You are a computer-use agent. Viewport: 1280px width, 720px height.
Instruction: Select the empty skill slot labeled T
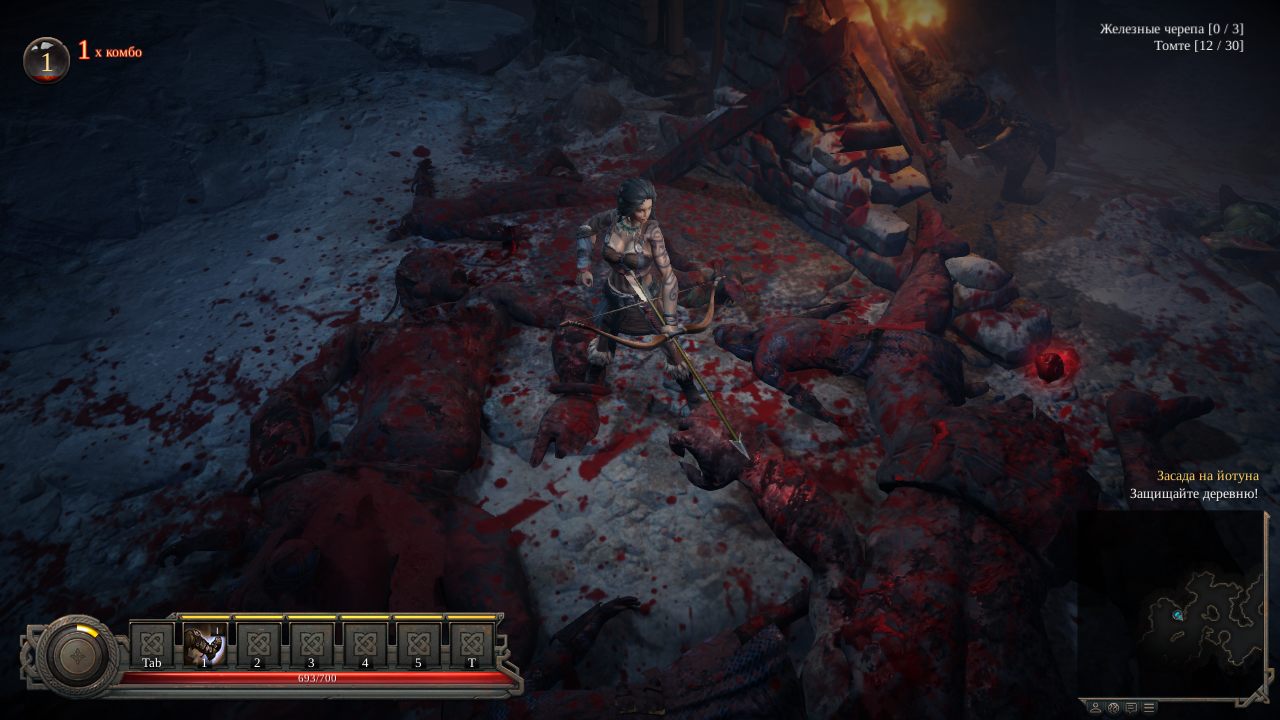tap(472, 644)
